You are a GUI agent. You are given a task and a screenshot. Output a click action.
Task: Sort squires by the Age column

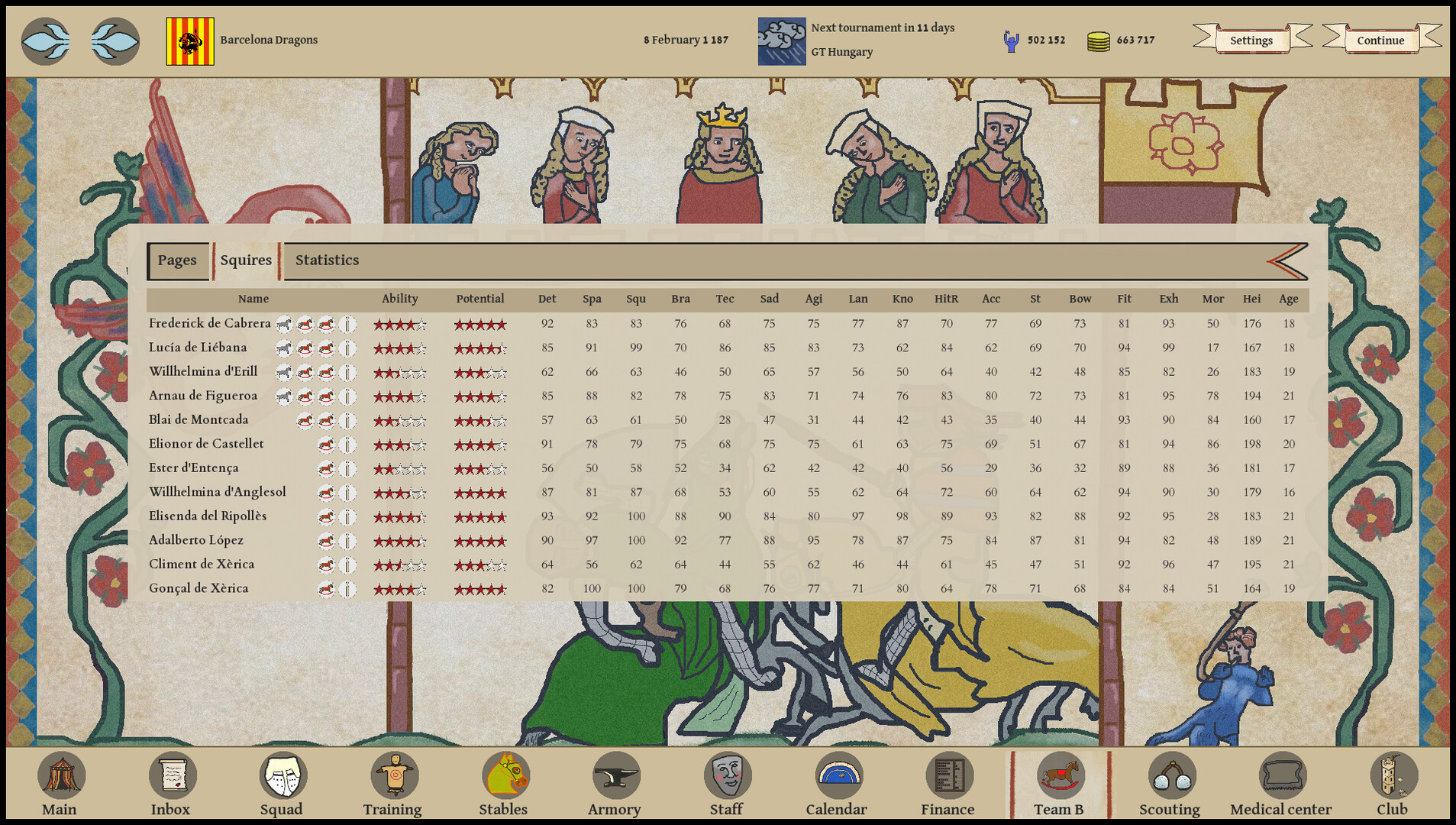click(1289, 299)
